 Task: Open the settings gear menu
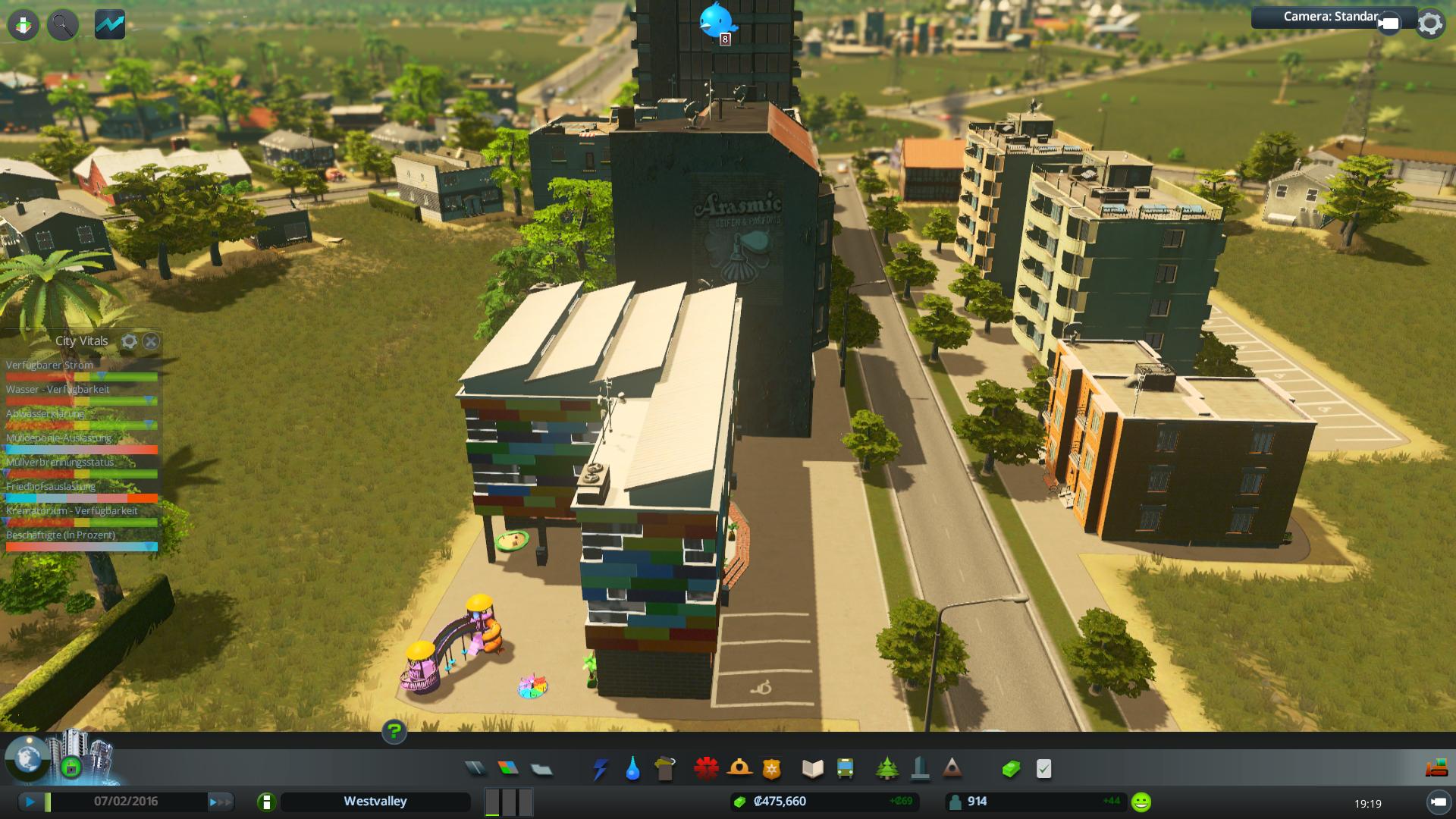1429,24
